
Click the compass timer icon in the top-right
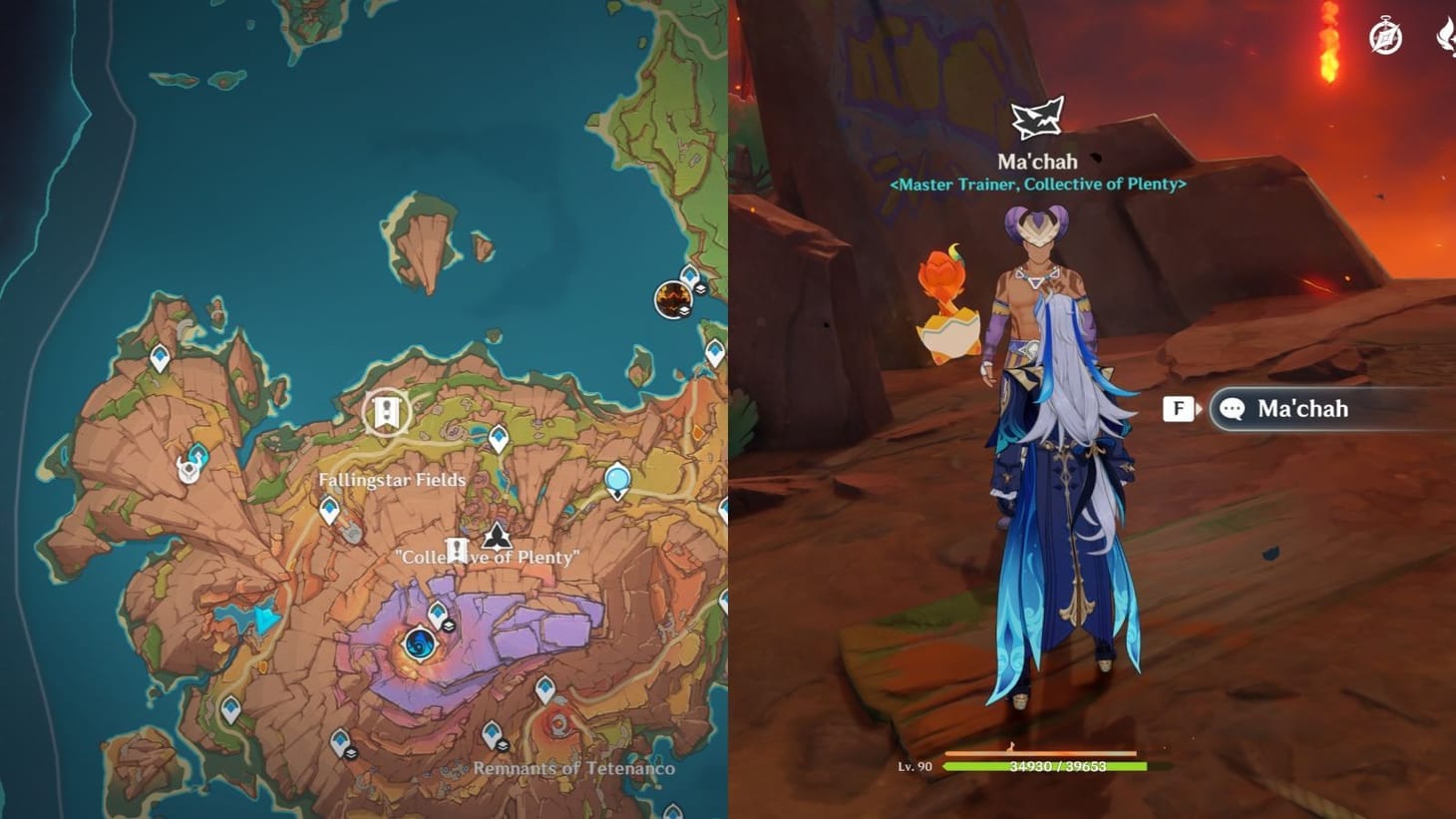[1386, 35]
